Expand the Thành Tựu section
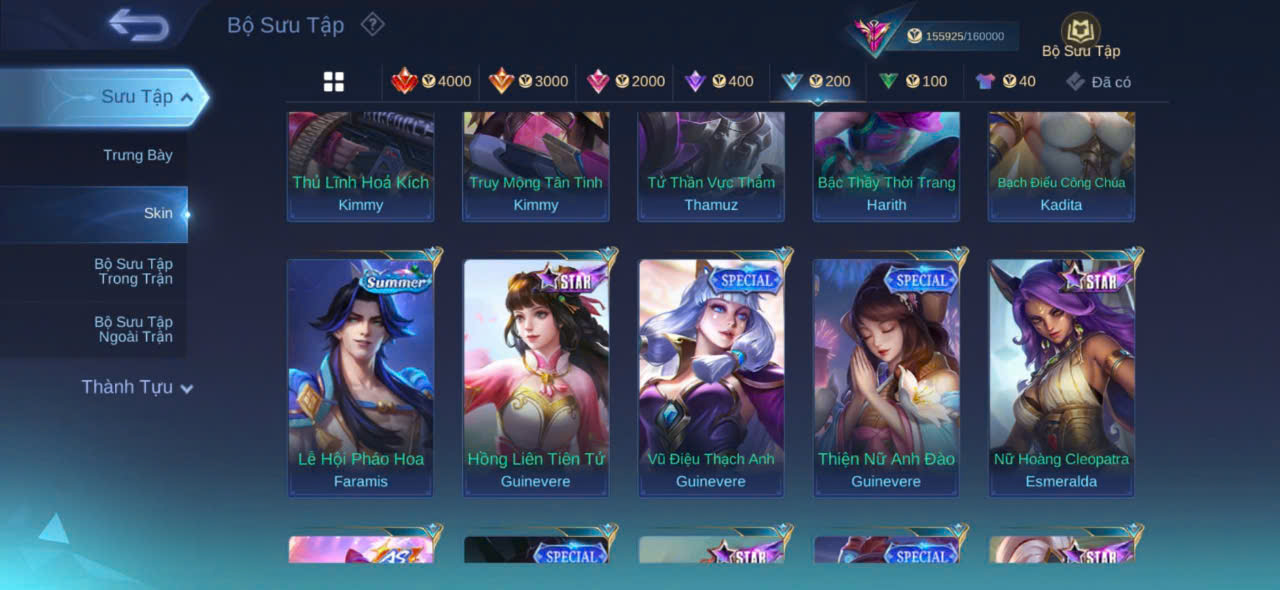The image size is (1280, 590). tap(137, 387)
